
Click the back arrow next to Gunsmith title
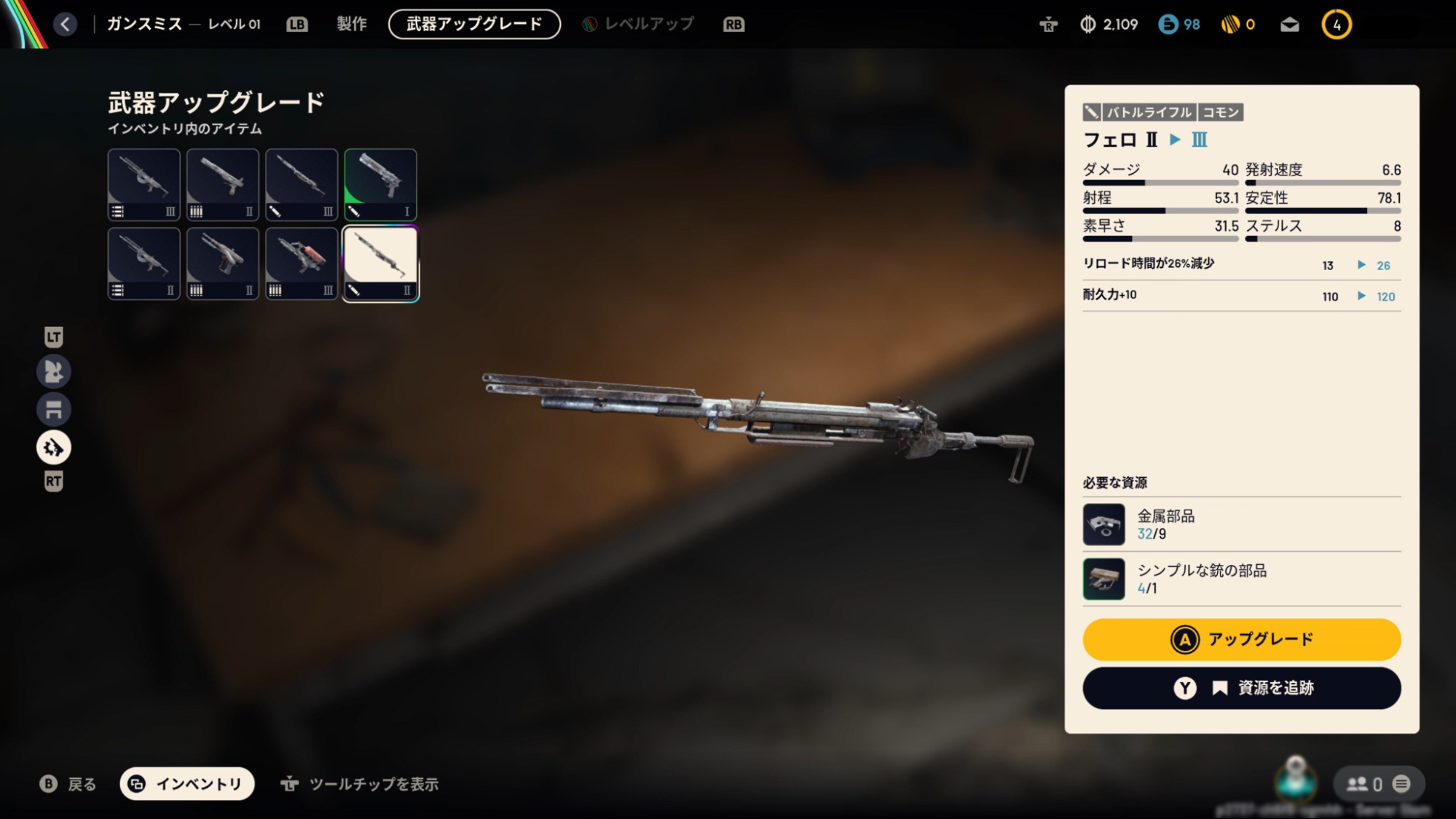point(65,23)
